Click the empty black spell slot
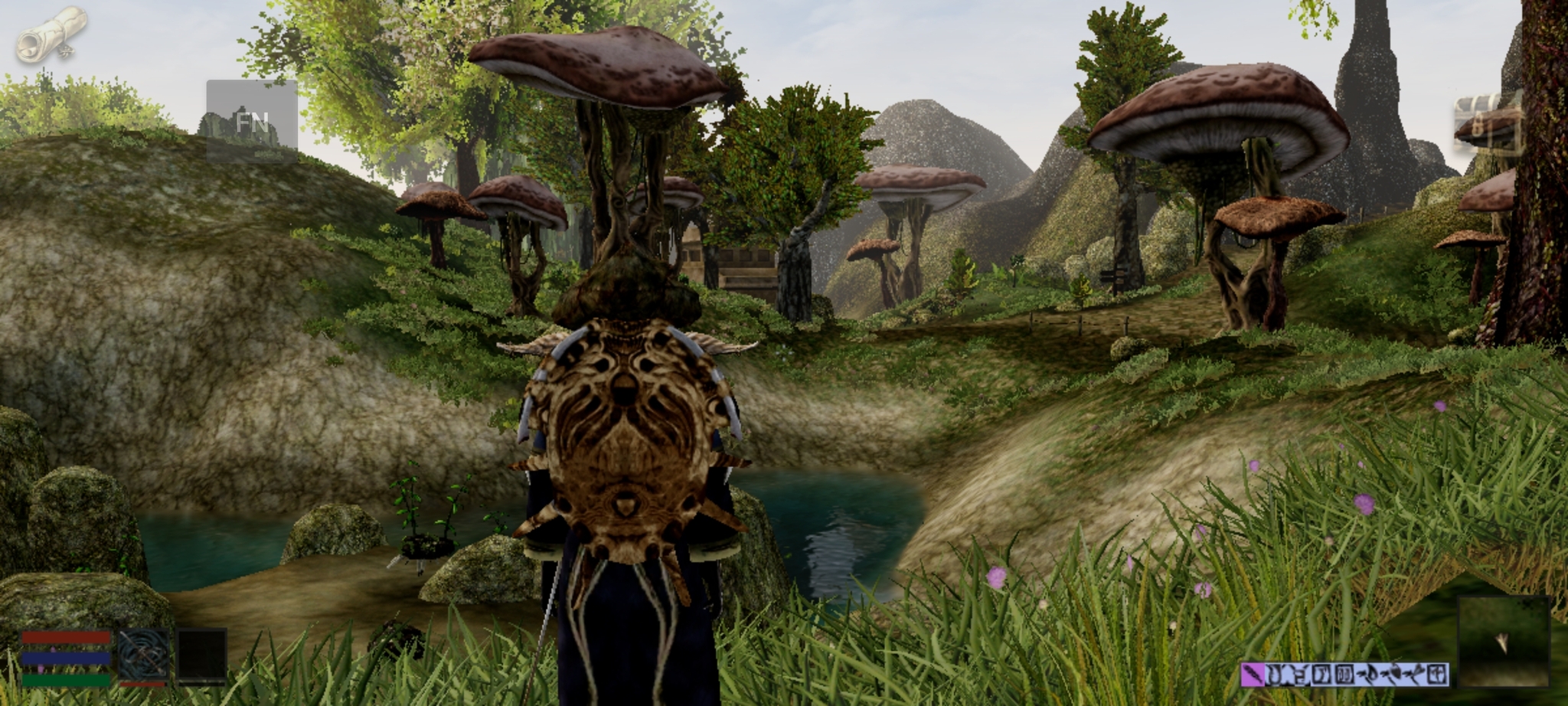This screenshot has width=1568, height=706. [202, 655]
